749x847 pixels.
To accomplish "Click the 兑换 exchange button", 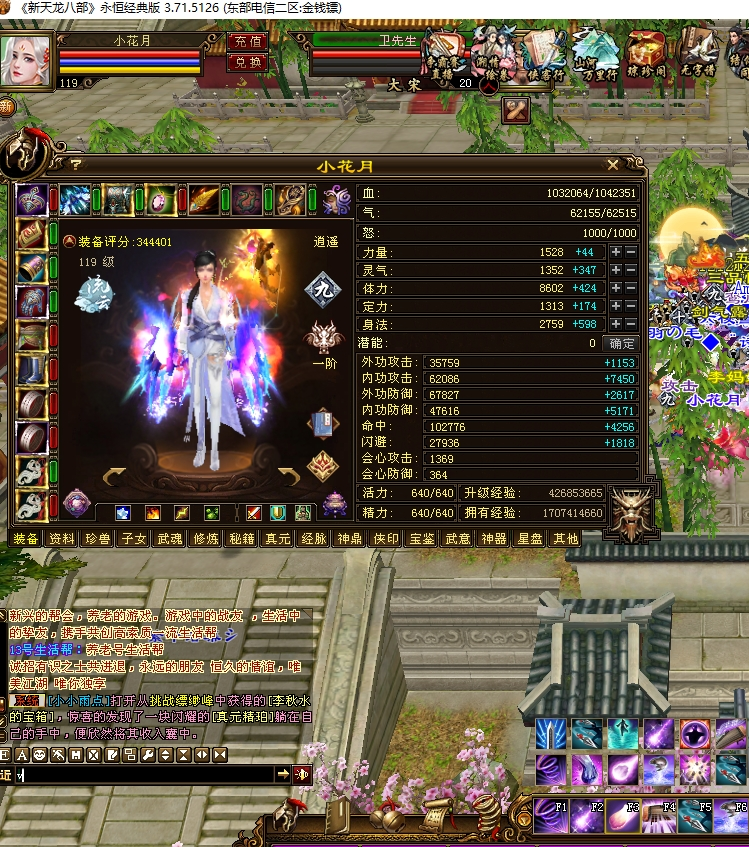I will 247,62.
